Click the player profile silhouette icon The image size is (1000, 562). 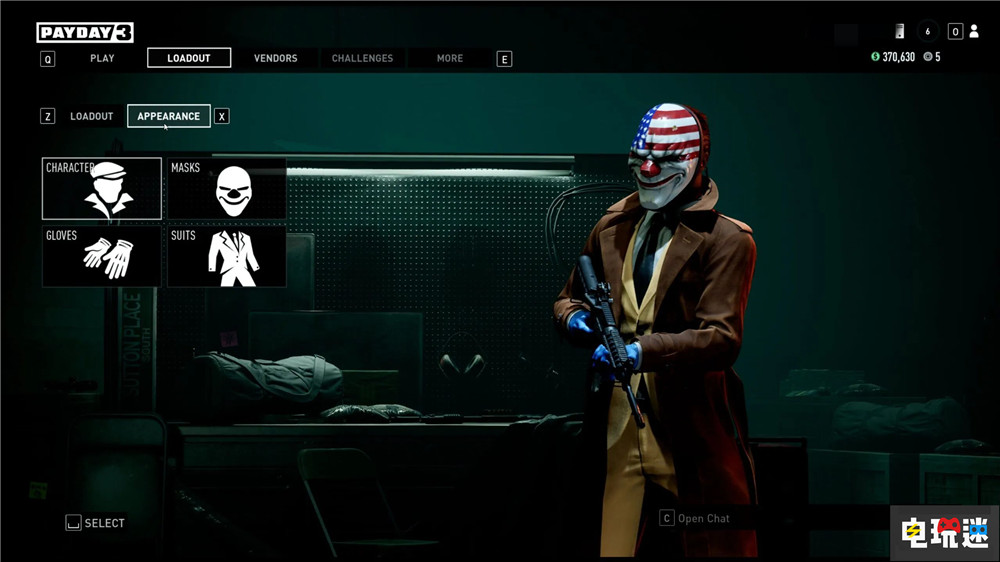pyautogui.click(x=974, y=32)
